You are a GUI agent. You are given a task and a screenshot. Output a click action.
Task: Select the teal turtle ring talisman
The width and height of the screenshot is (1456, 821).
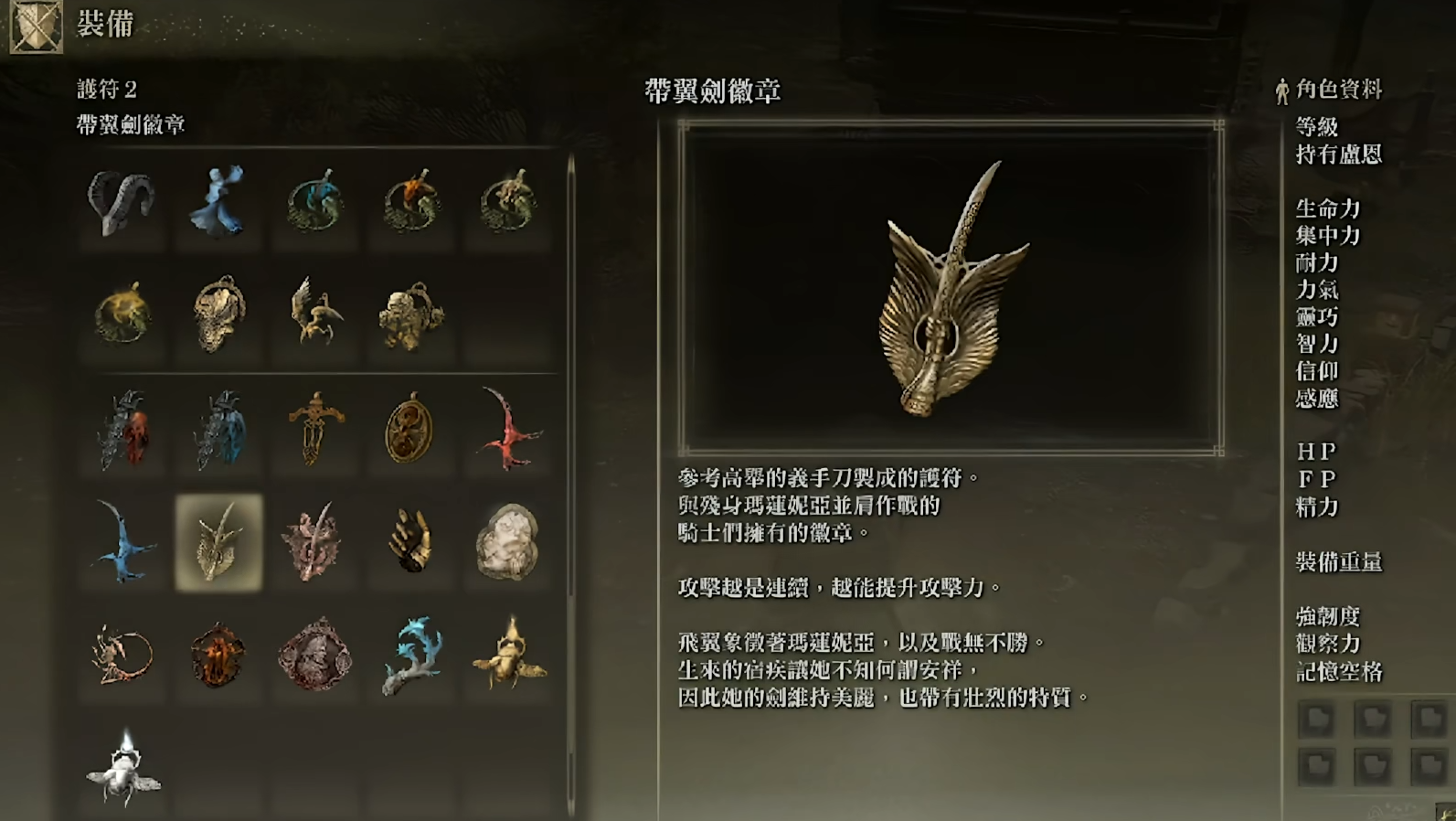tap(315, 203)
